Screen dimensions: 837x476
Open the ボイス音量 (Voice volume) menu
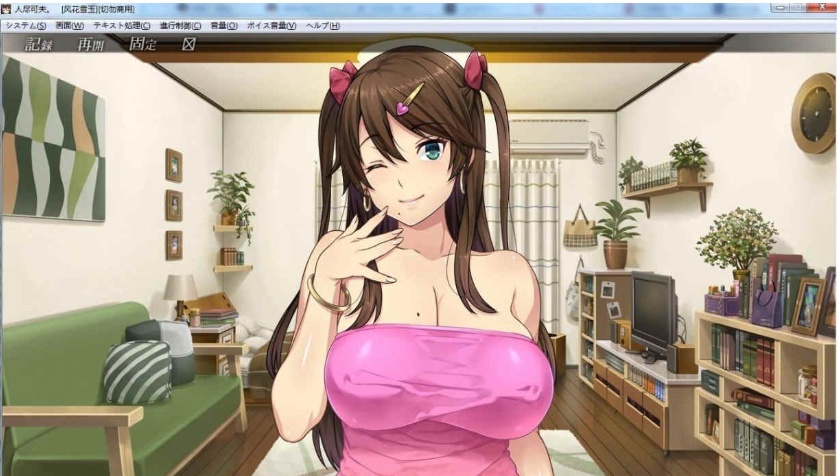271,25
